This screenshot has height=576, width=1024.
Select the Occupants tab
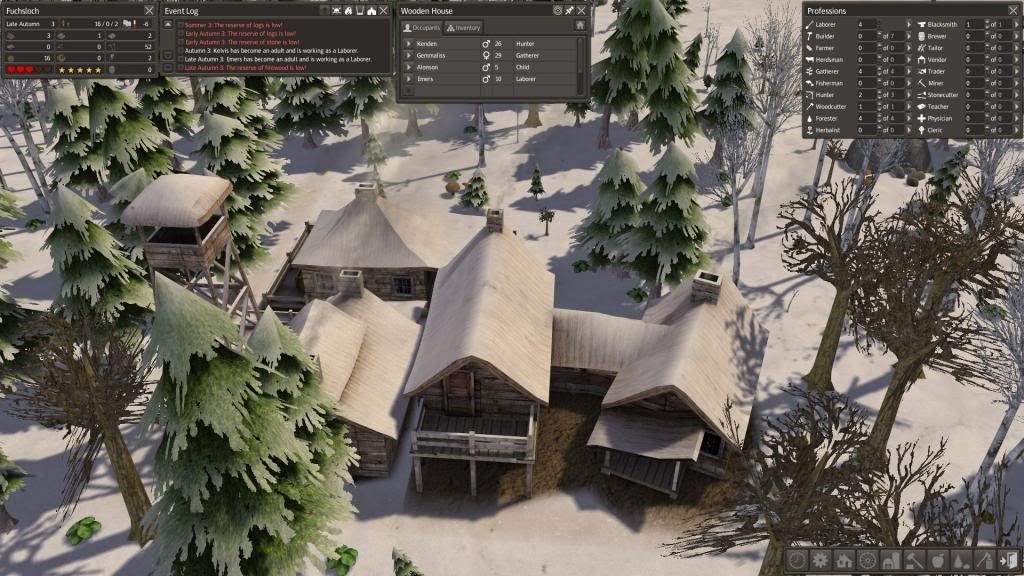[421, 28]
